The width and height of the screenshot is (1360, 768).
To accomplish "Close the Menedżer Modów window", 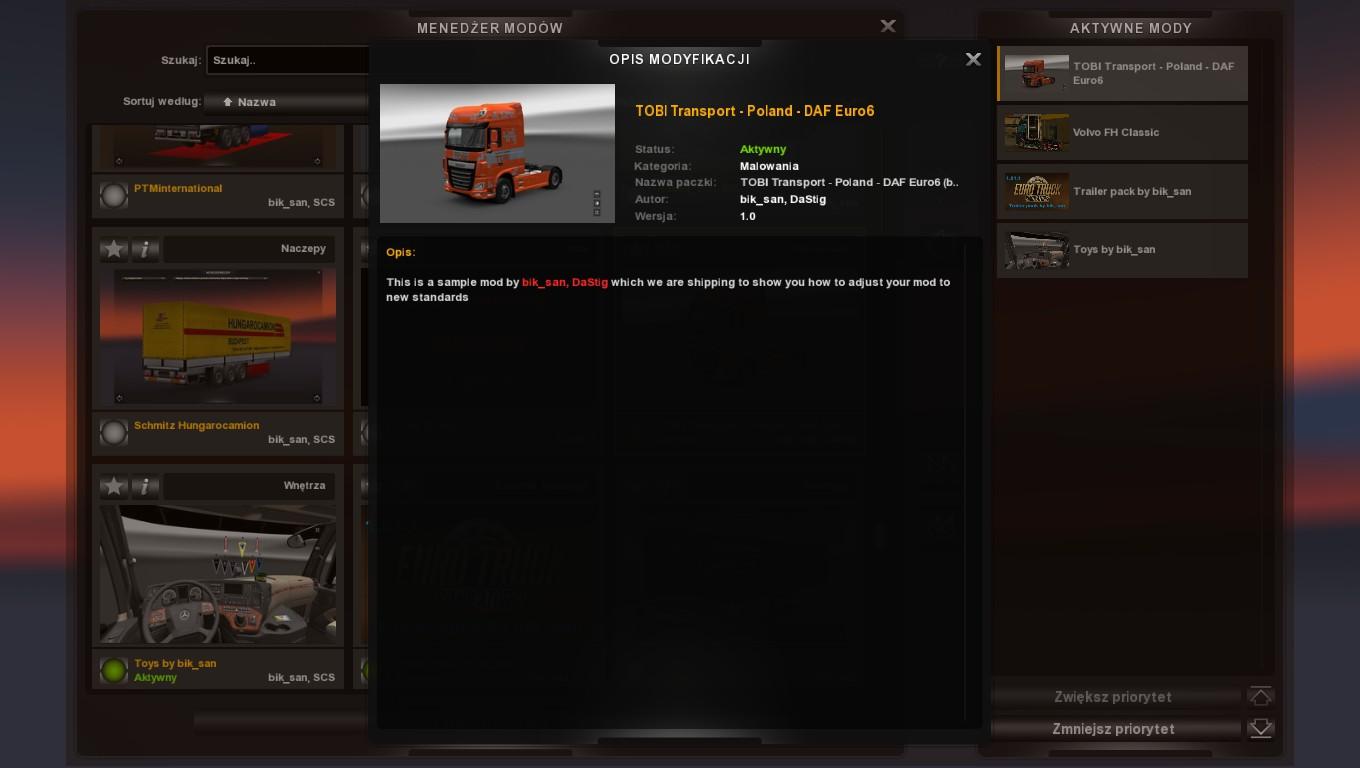I will tap(888, 26).
